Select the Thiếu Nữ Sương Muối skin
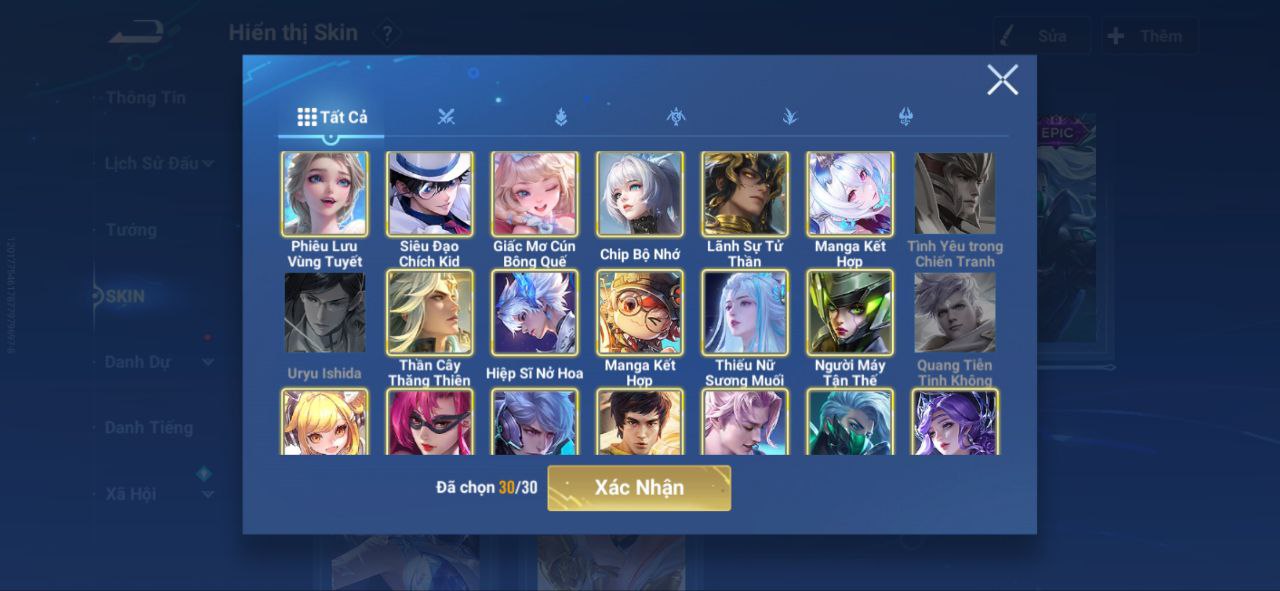The width and height of the screenshot is (1280, 591). click(x=745, y=313)
